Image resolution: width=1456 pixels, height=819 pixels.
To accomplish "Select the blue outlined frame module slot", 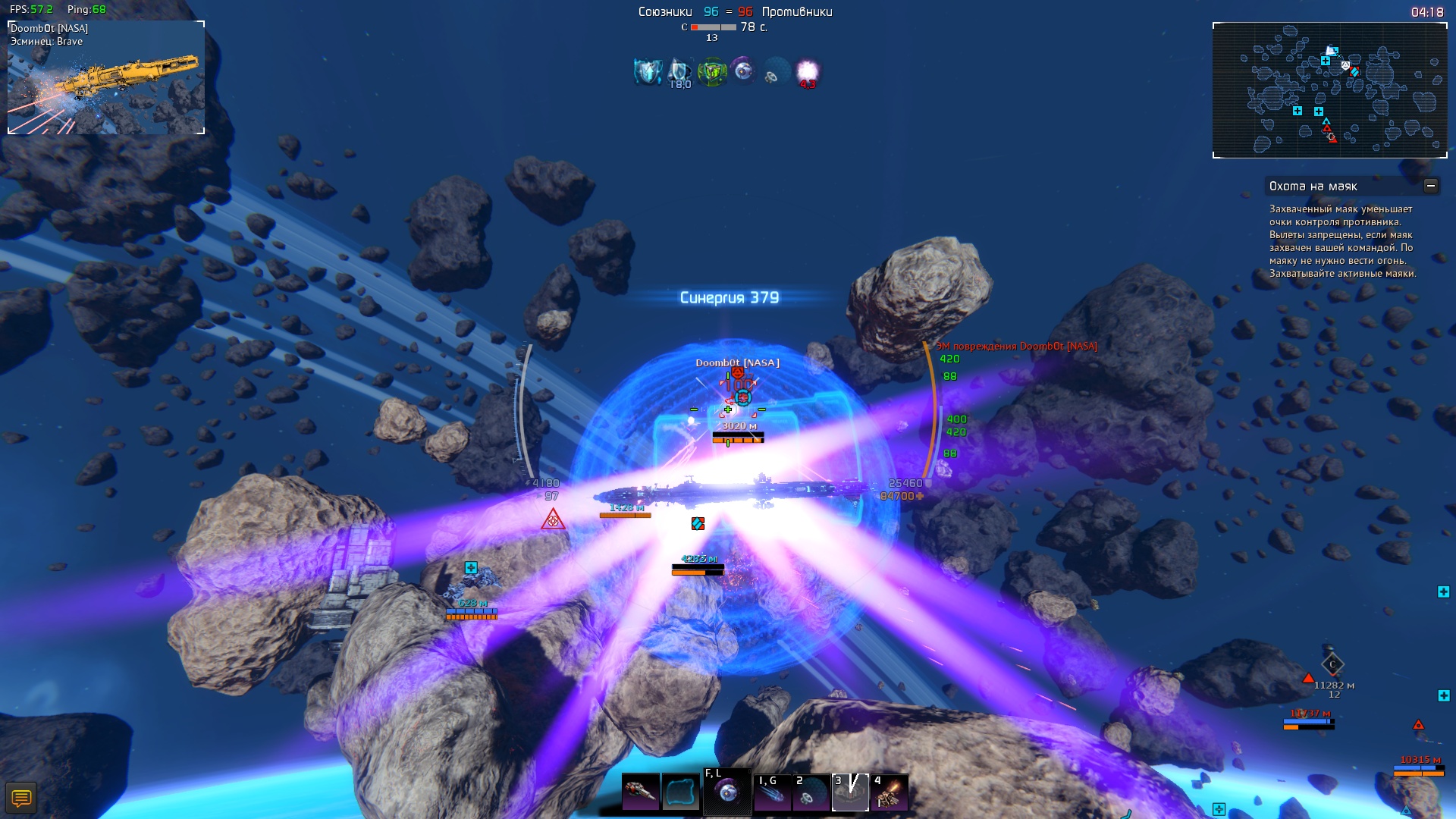I will coord(680,792).
